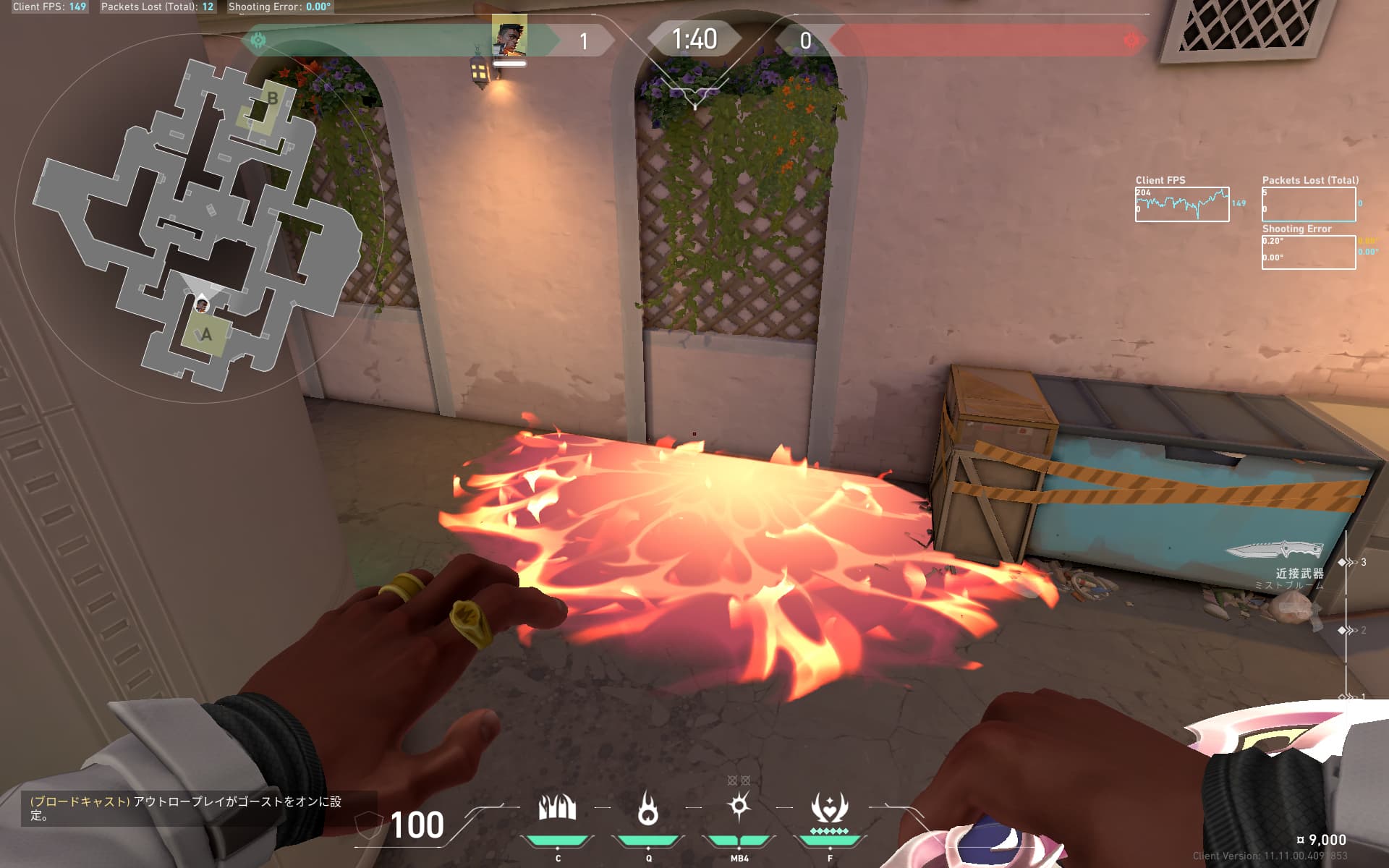Click the Phoenix portrait in the top bar
The image size is (1389, 868).
[509, 35]
